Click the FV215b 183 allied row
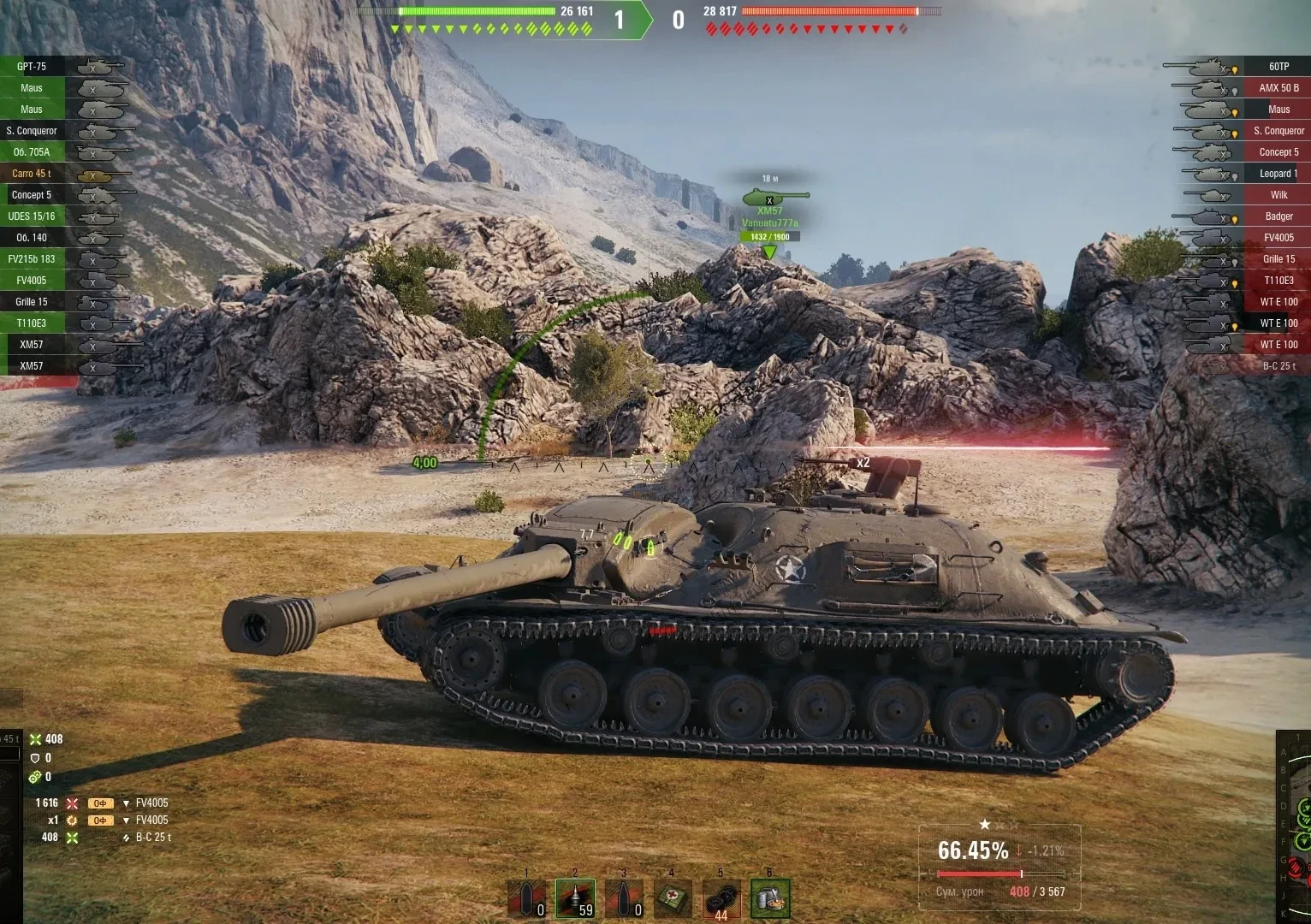The image size is (1311, 924). (x=32, y=259)
